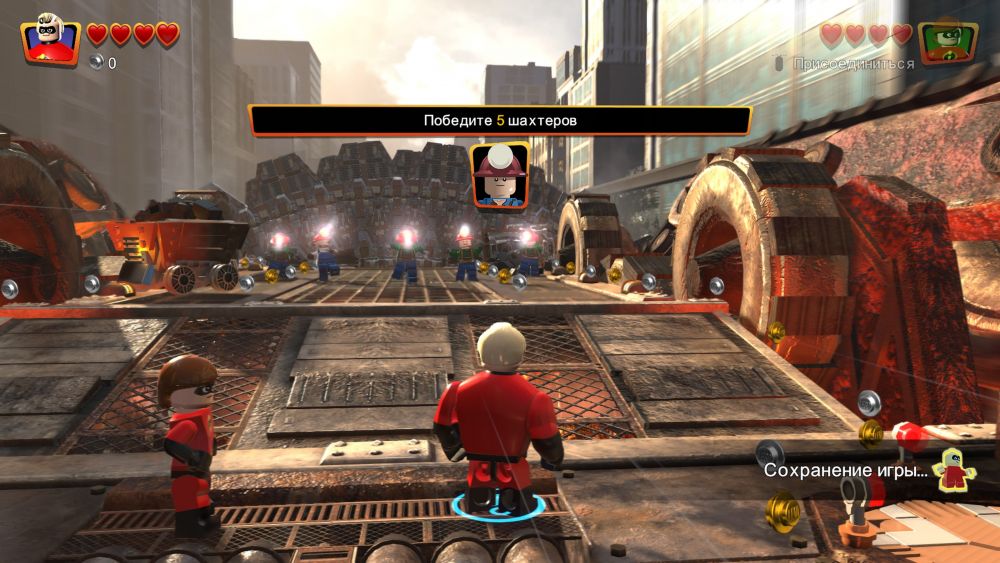
Task: Click the miner target portrait icon
Action: tap(499, 175)
